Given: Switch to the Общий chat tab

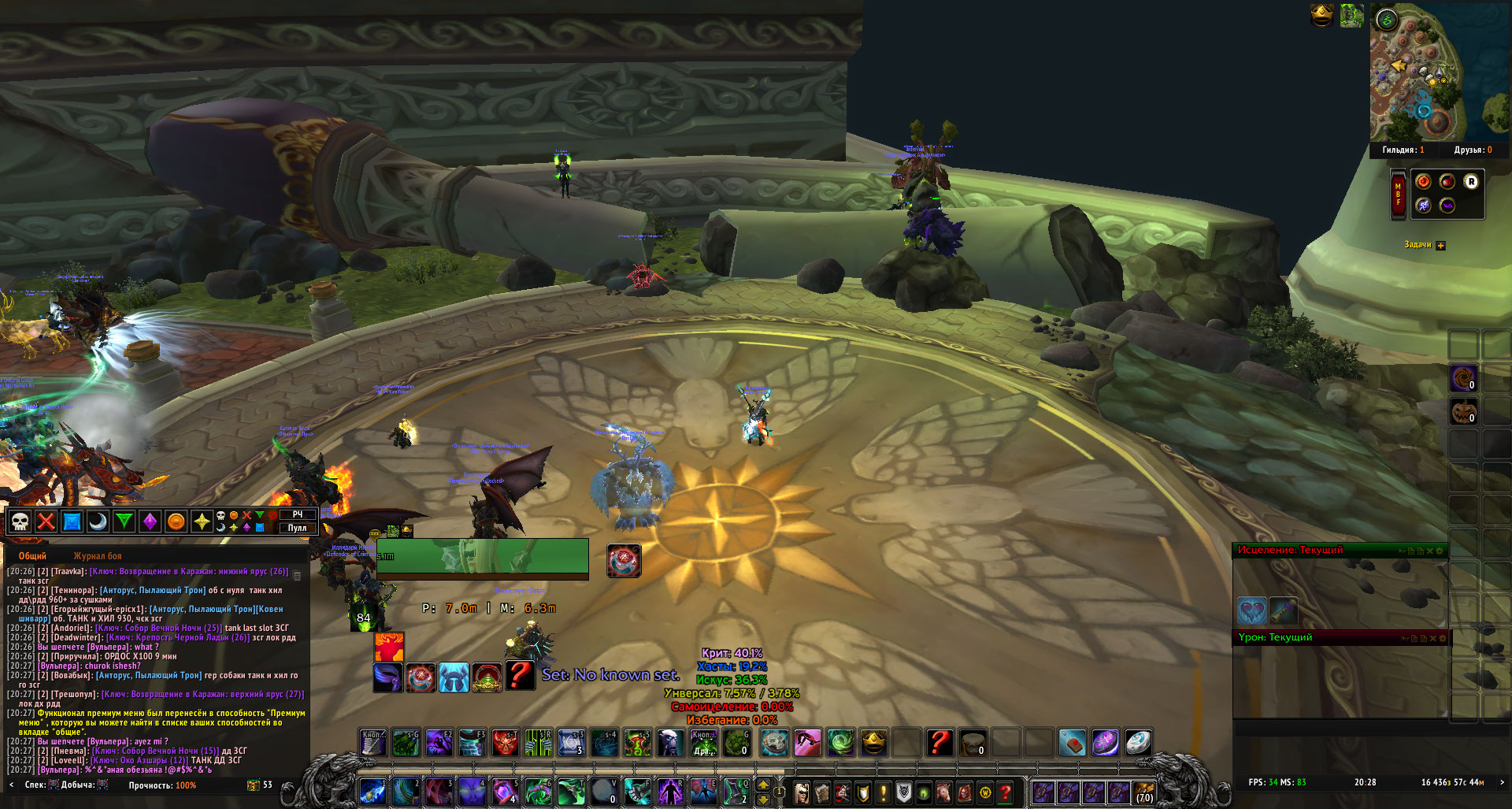Looking at the screenshot, I should 32,556.
